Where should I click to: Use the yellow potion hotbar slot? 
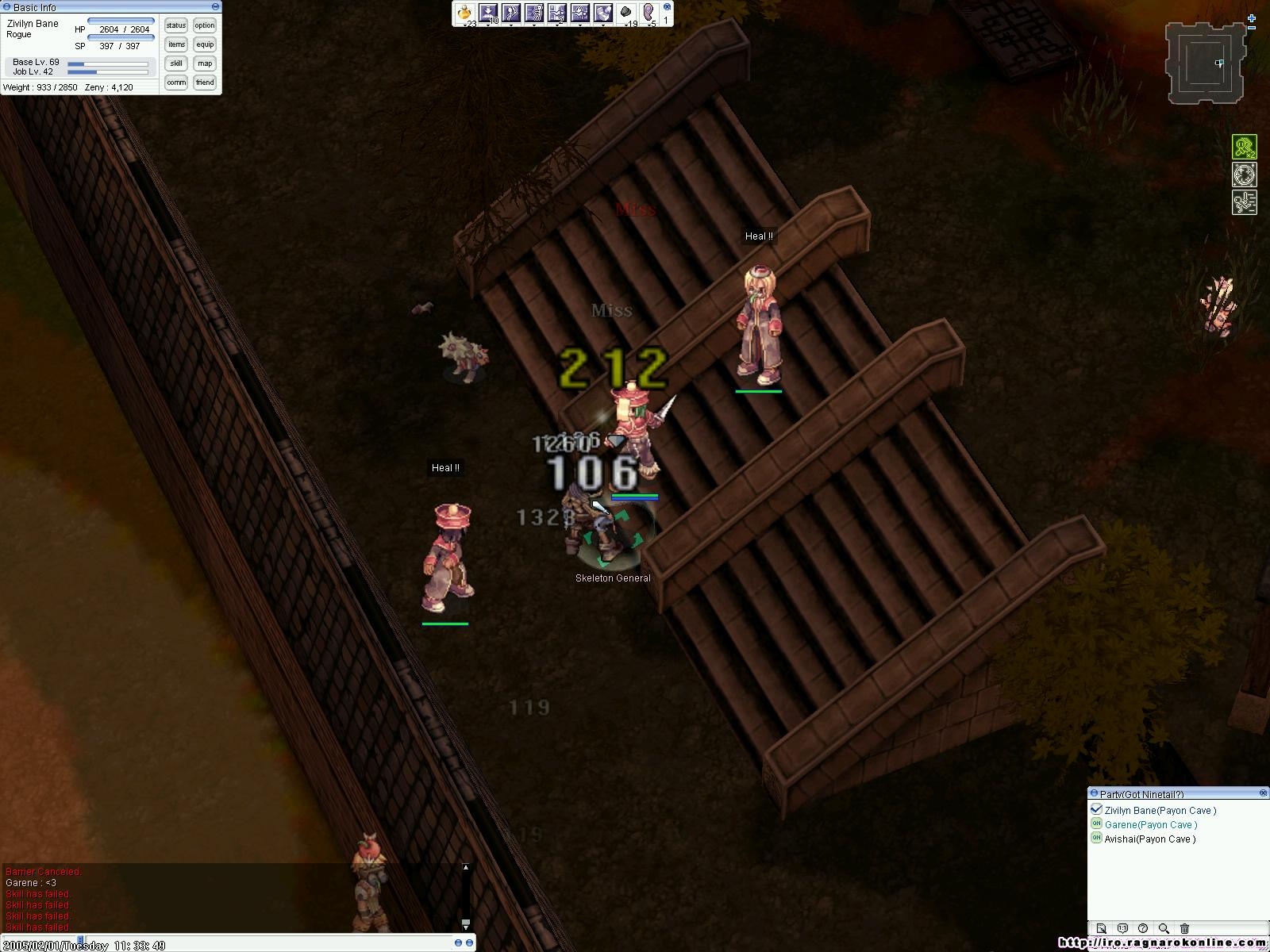(x=465, y=13)
